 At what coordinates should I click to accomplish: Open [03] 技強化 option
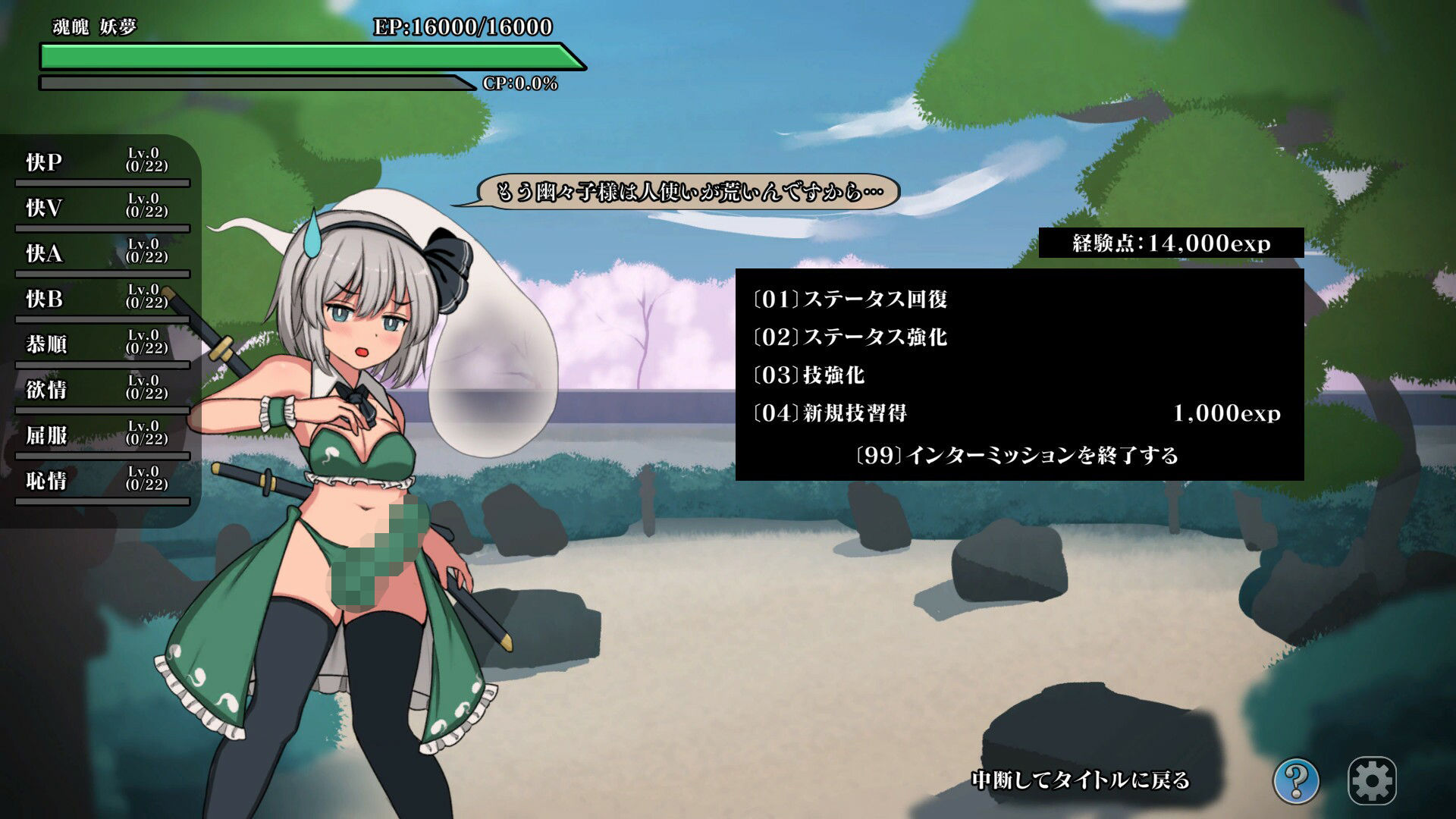click(x=808, y=375)
